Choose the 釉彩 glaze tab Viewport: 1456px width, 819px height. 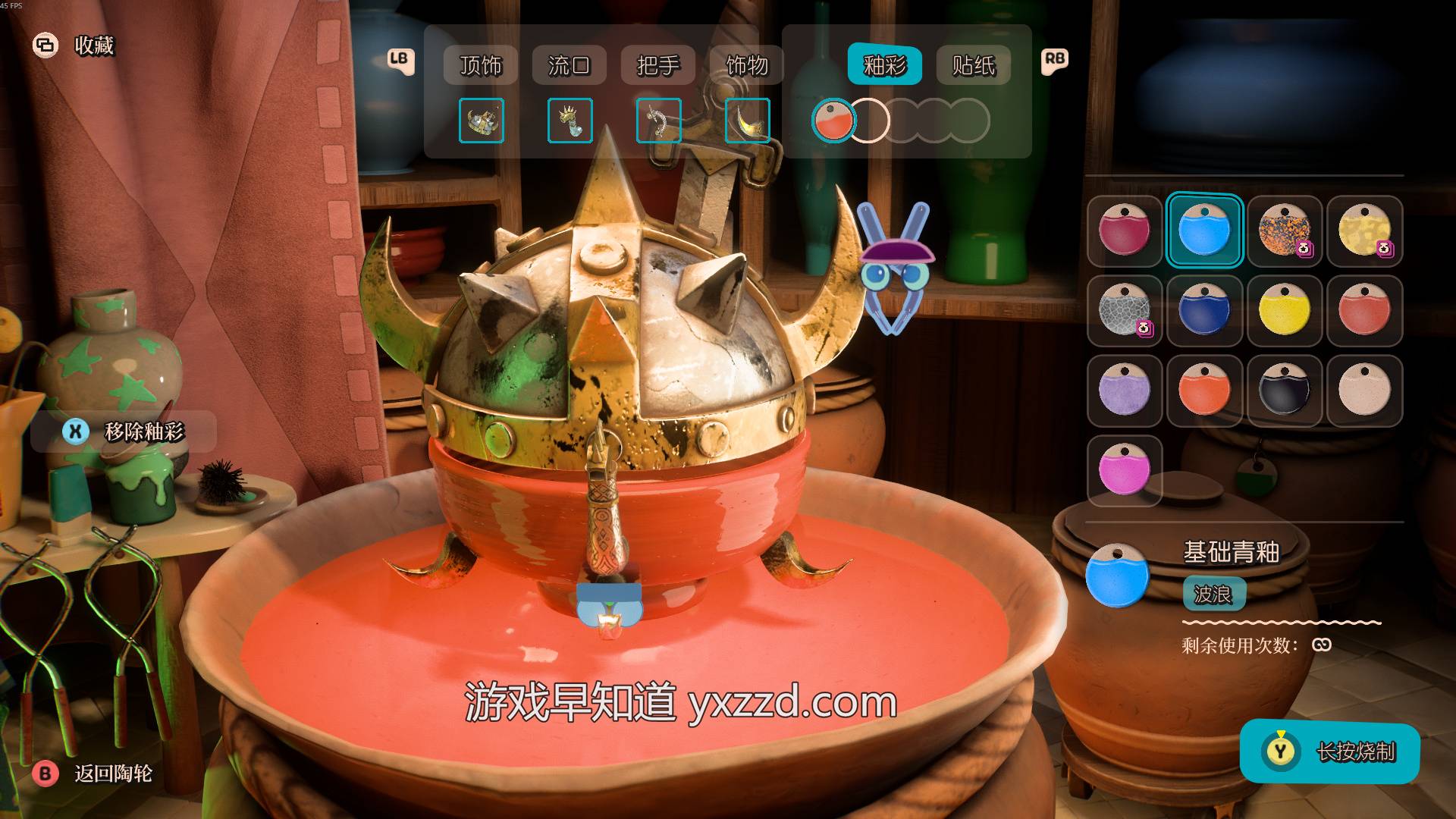[x=884, y=65]
